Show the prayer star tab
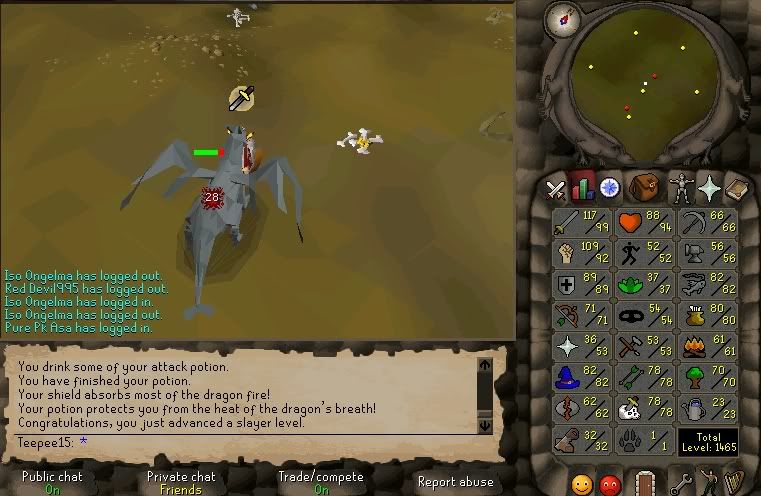This screenshot has width=761, height=496. tap(710, 187)
